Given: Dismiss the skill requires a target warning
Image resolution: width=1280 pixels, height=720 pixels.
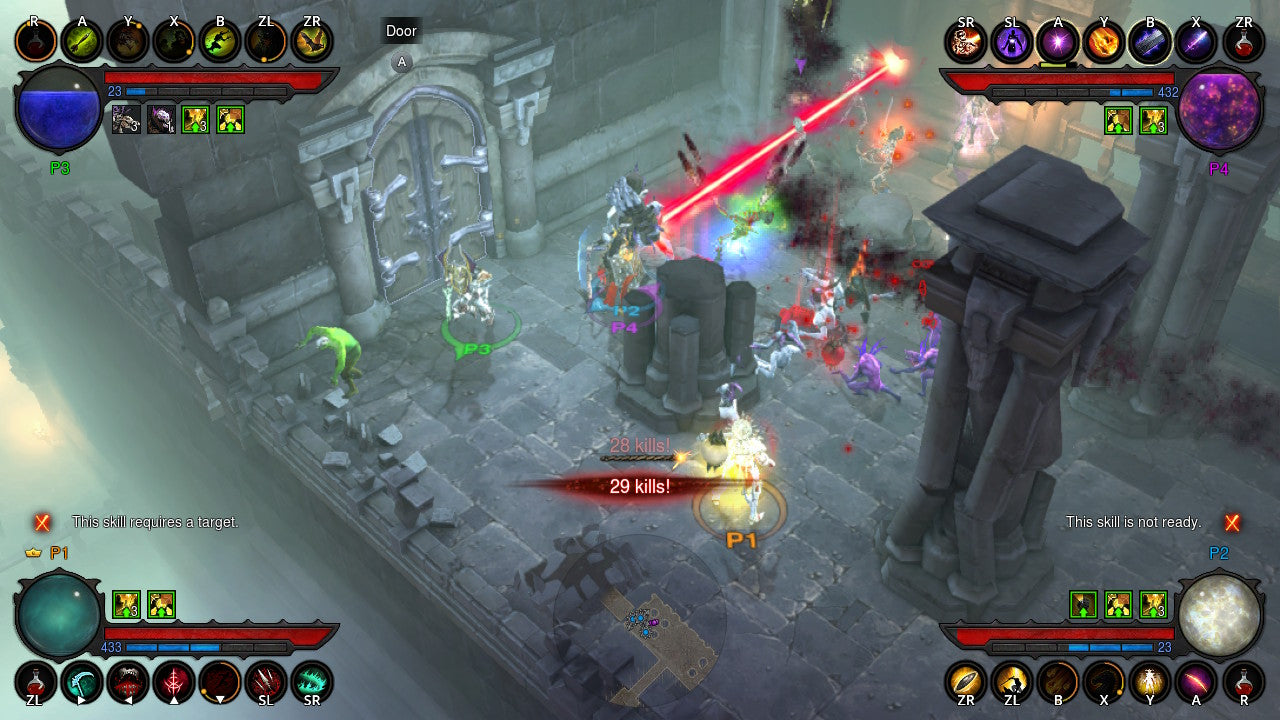Looking at the screenshot, I should pyautogui.click(x=41, y=521).
